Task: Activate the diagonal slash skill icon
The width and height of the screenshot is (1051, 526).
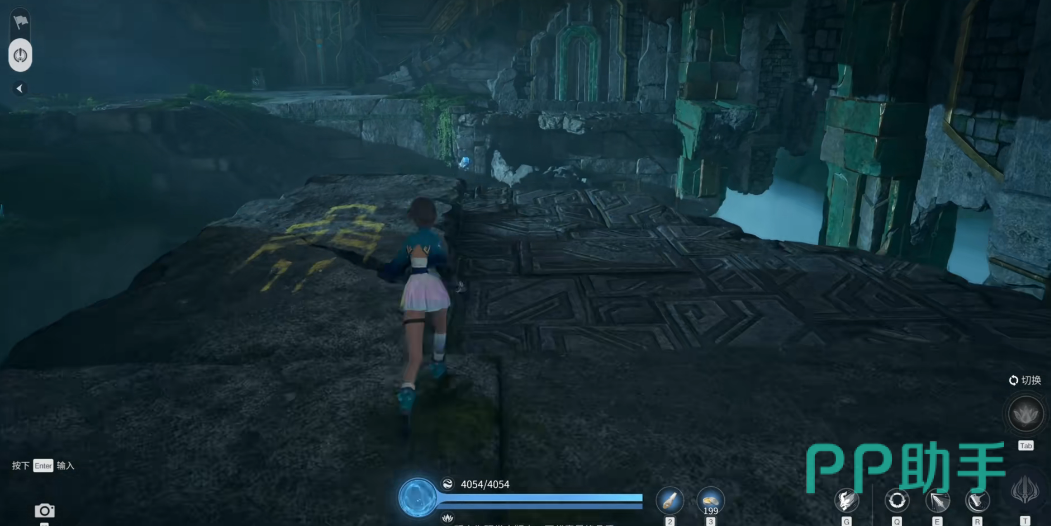Action: click(x=937, y=500)
